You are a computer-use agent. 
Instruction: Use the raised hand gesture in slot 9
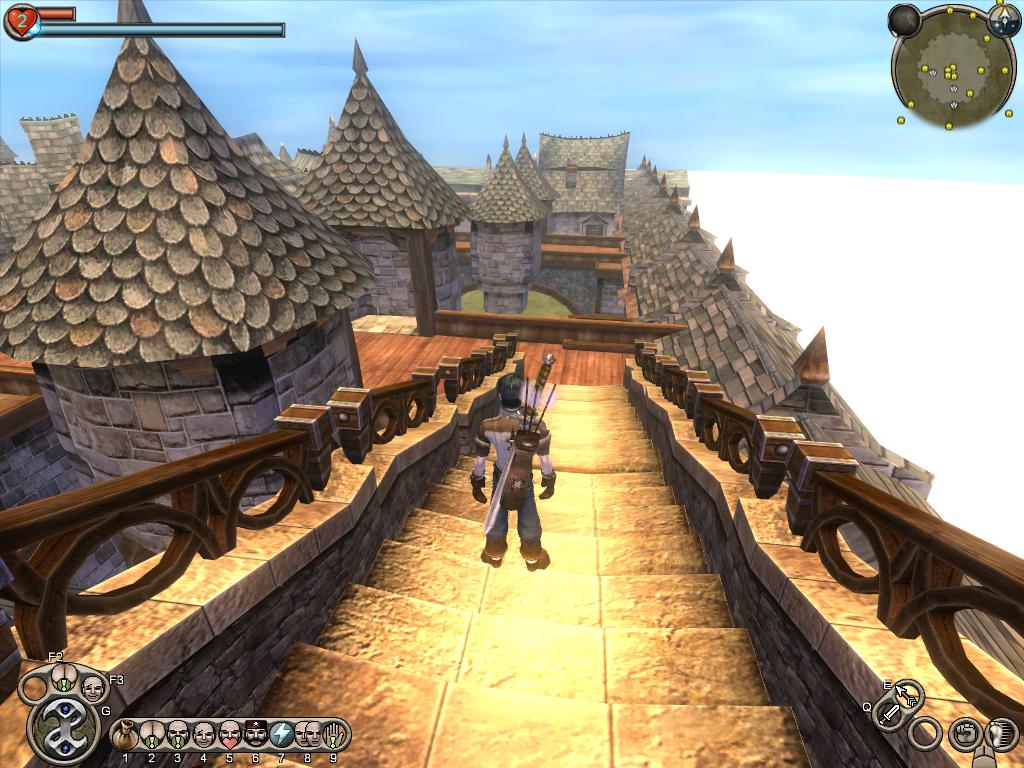point(333,735)
